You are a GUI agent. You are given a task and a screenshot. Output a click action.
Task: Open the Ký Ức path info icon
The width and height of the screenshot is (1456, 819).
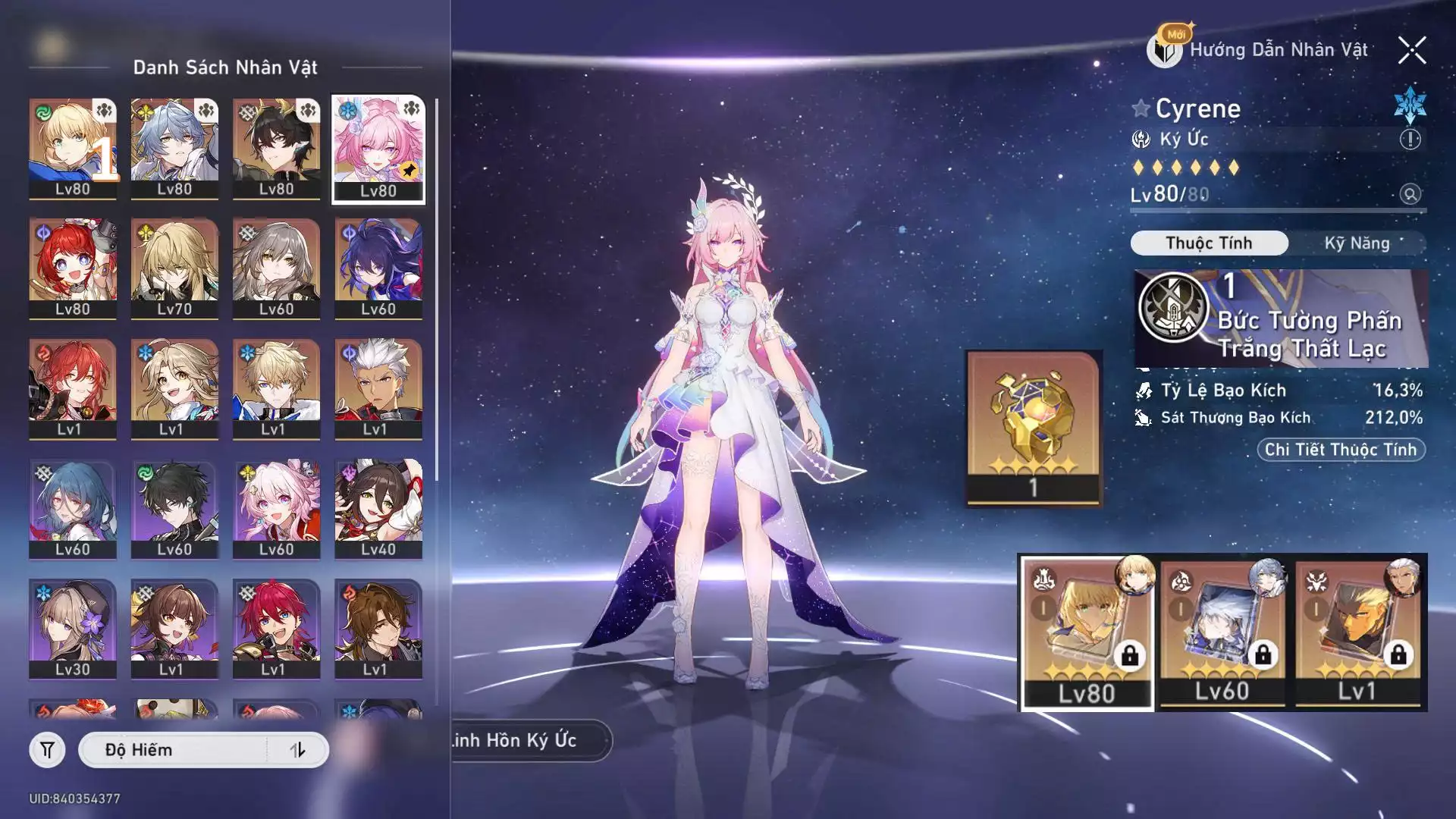(1410, 140)
